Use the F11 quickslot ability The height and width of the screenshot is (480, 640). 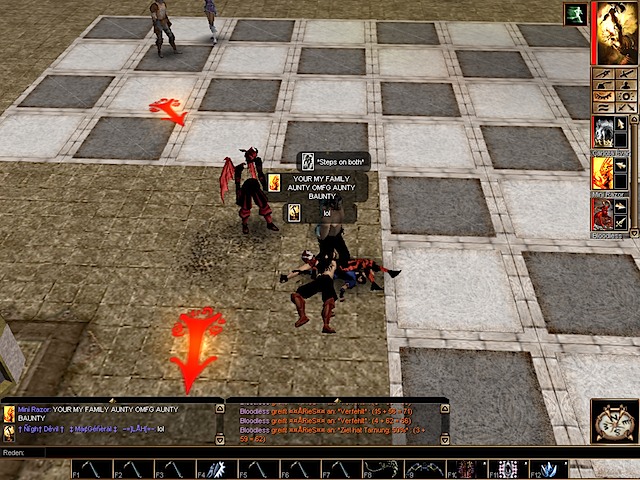click(x=506, y=468)
